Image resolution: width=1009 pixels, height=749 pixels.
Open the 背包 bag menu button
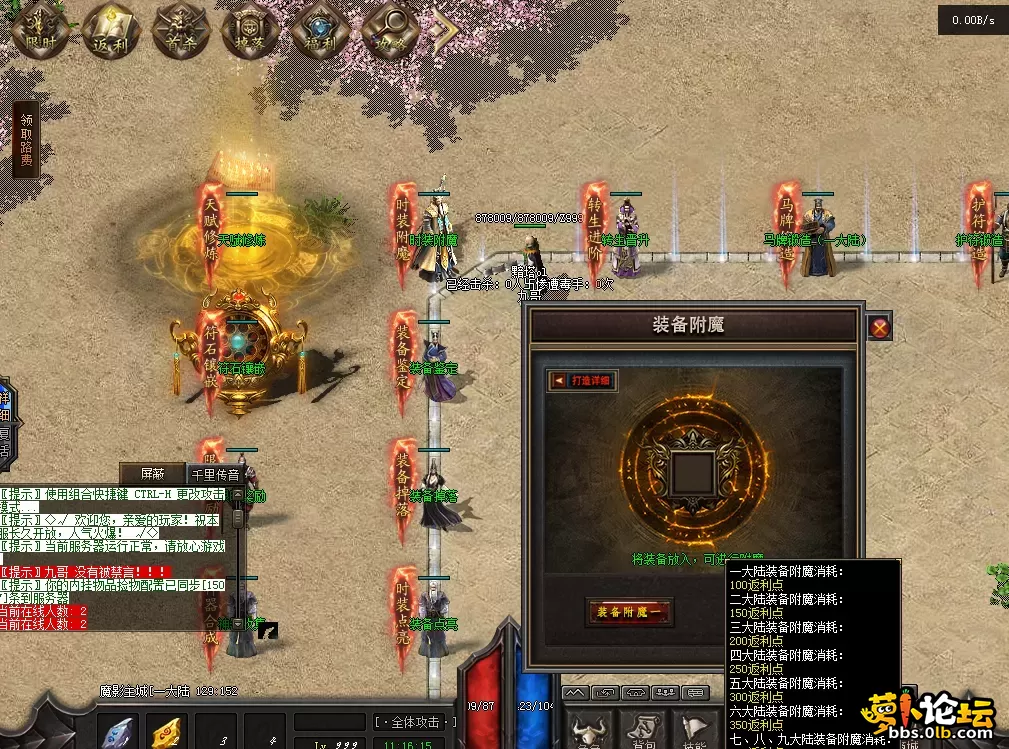(644, 730)
